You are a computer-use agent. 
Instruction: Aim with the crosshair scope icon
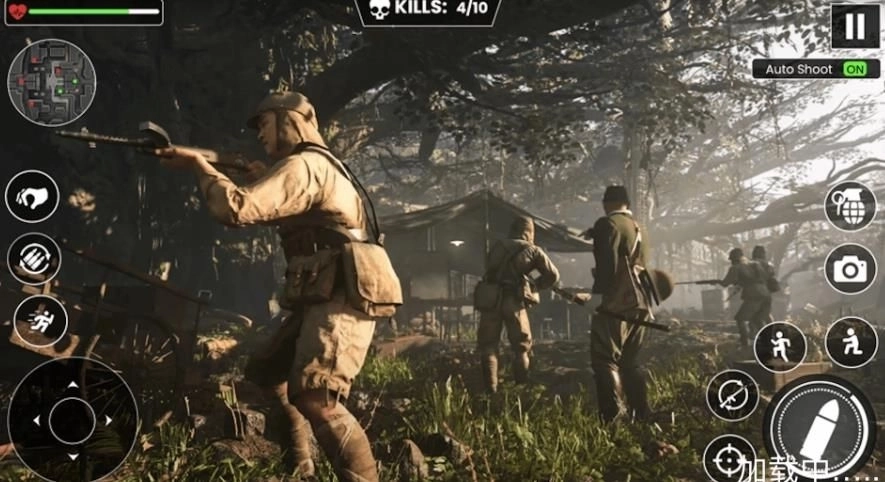click(728, 459)
